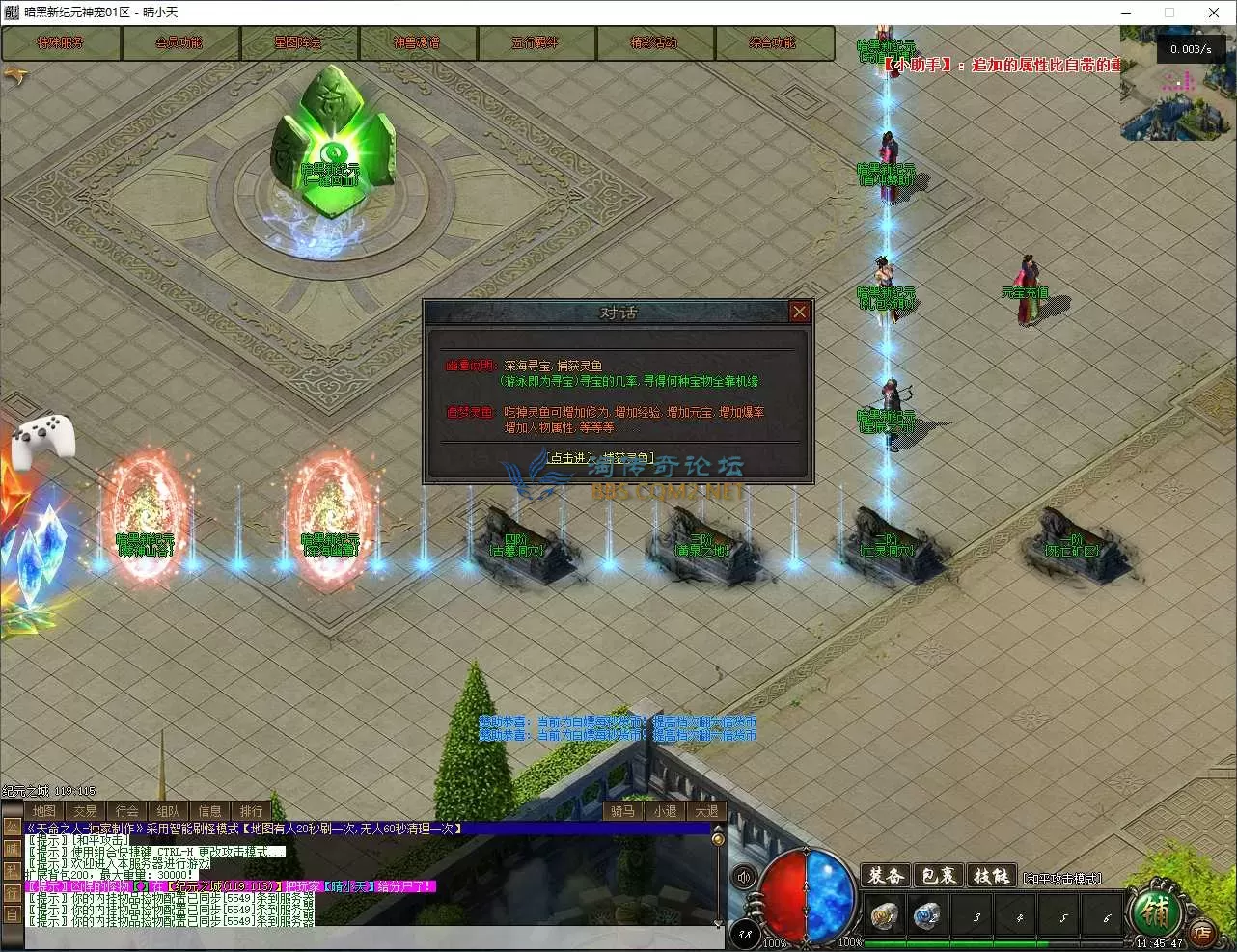Use the gold scroll in hotbar slot 1

(x=883, y=915)
